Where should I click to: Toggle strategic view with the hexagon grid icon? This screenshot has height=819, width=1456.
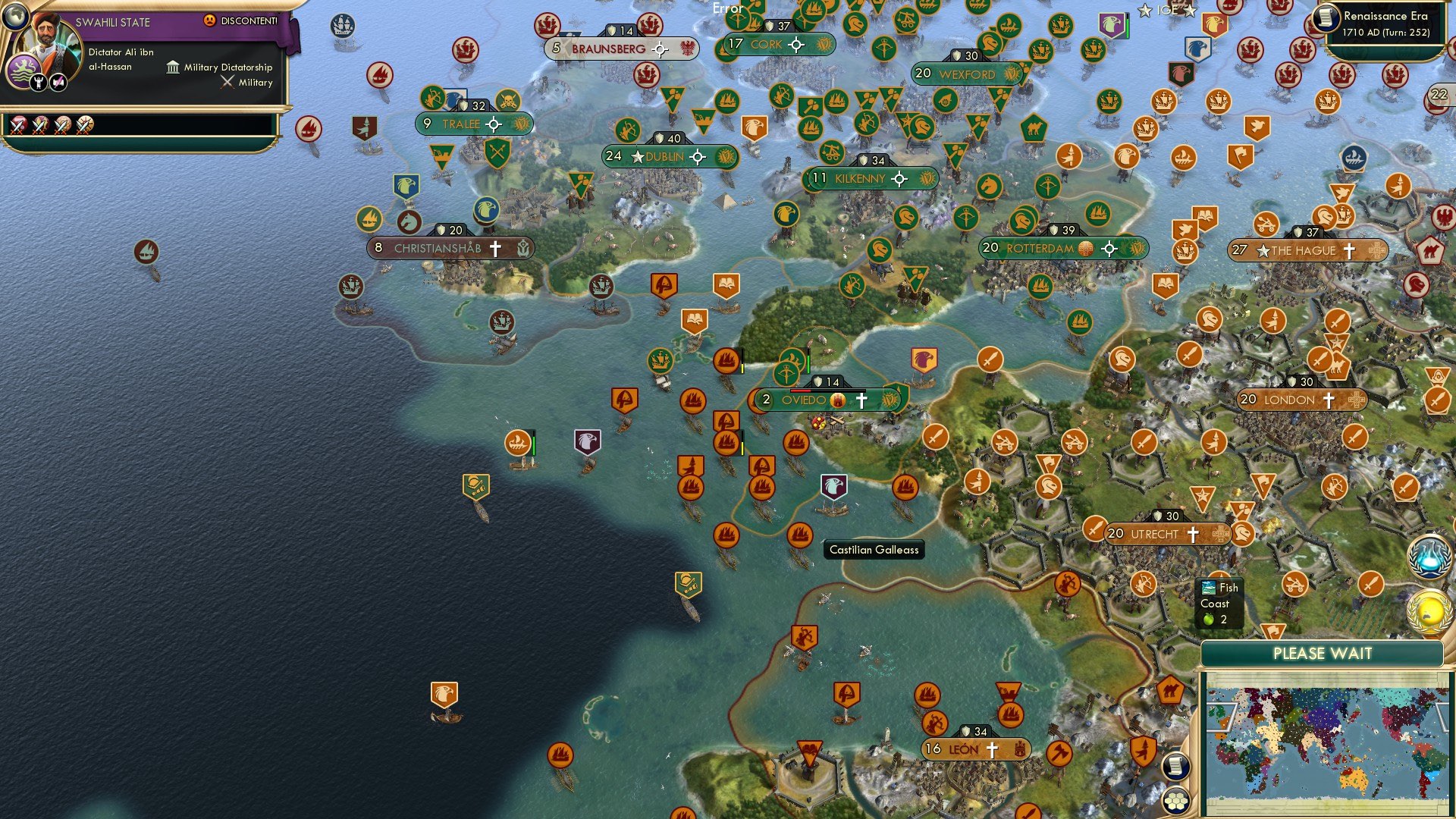click(1175, 802)
